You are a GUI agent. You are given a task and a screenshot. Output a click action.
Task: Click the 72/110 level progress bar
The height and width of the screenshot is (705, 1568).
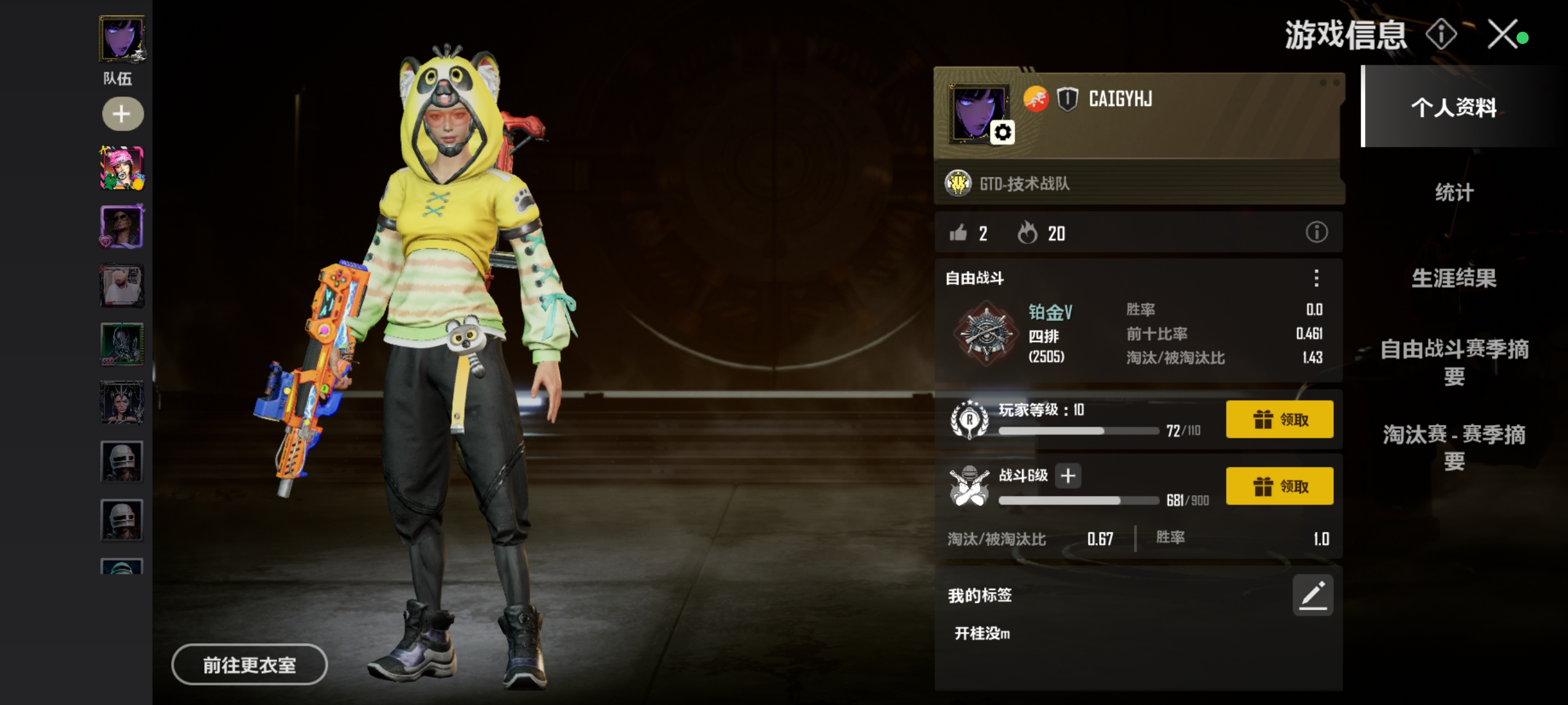pyautogui.click(x=1081, y=431)
